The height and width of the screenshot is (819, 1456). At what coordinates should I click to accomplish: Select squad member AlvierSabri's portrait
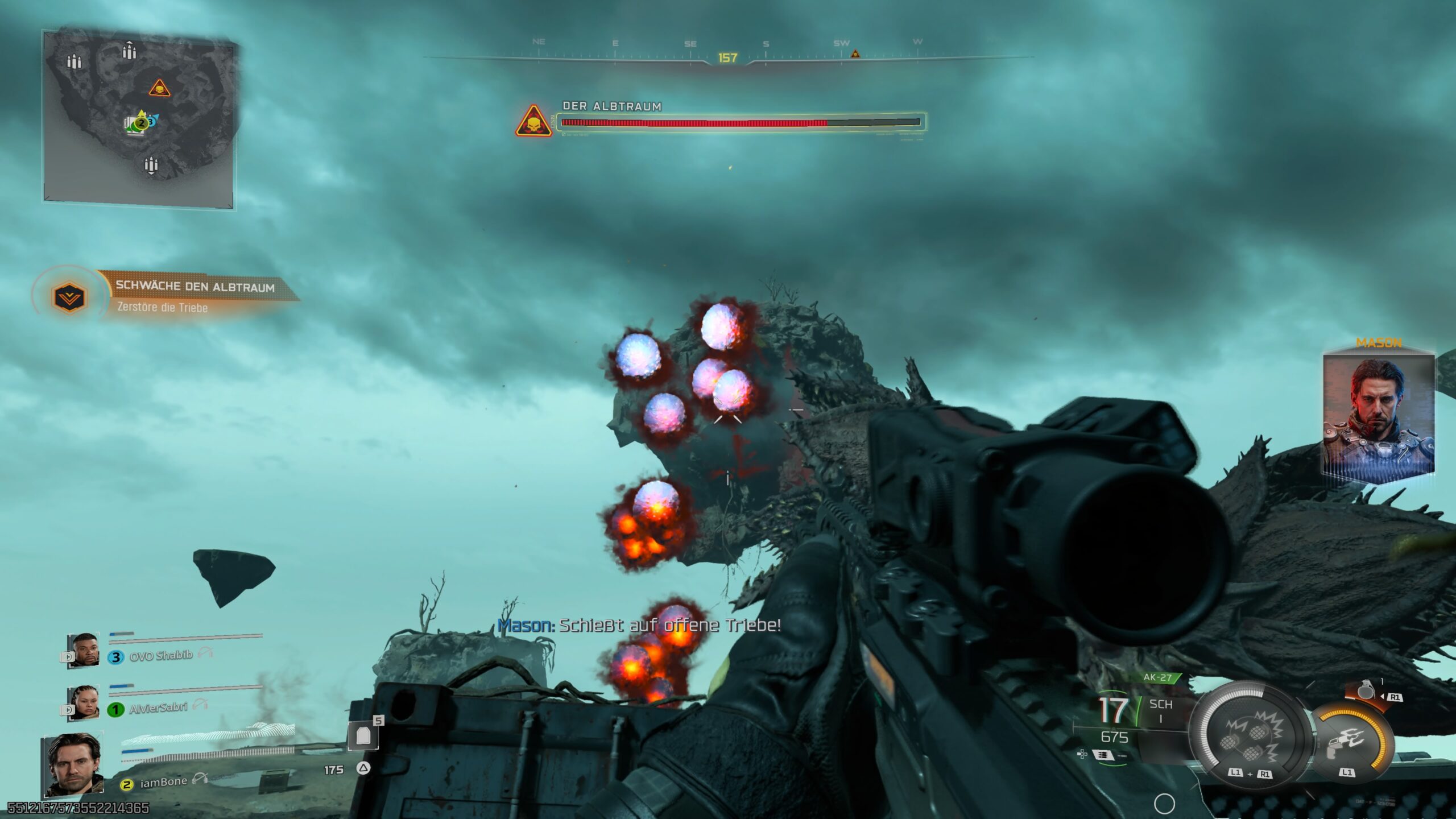84,702
